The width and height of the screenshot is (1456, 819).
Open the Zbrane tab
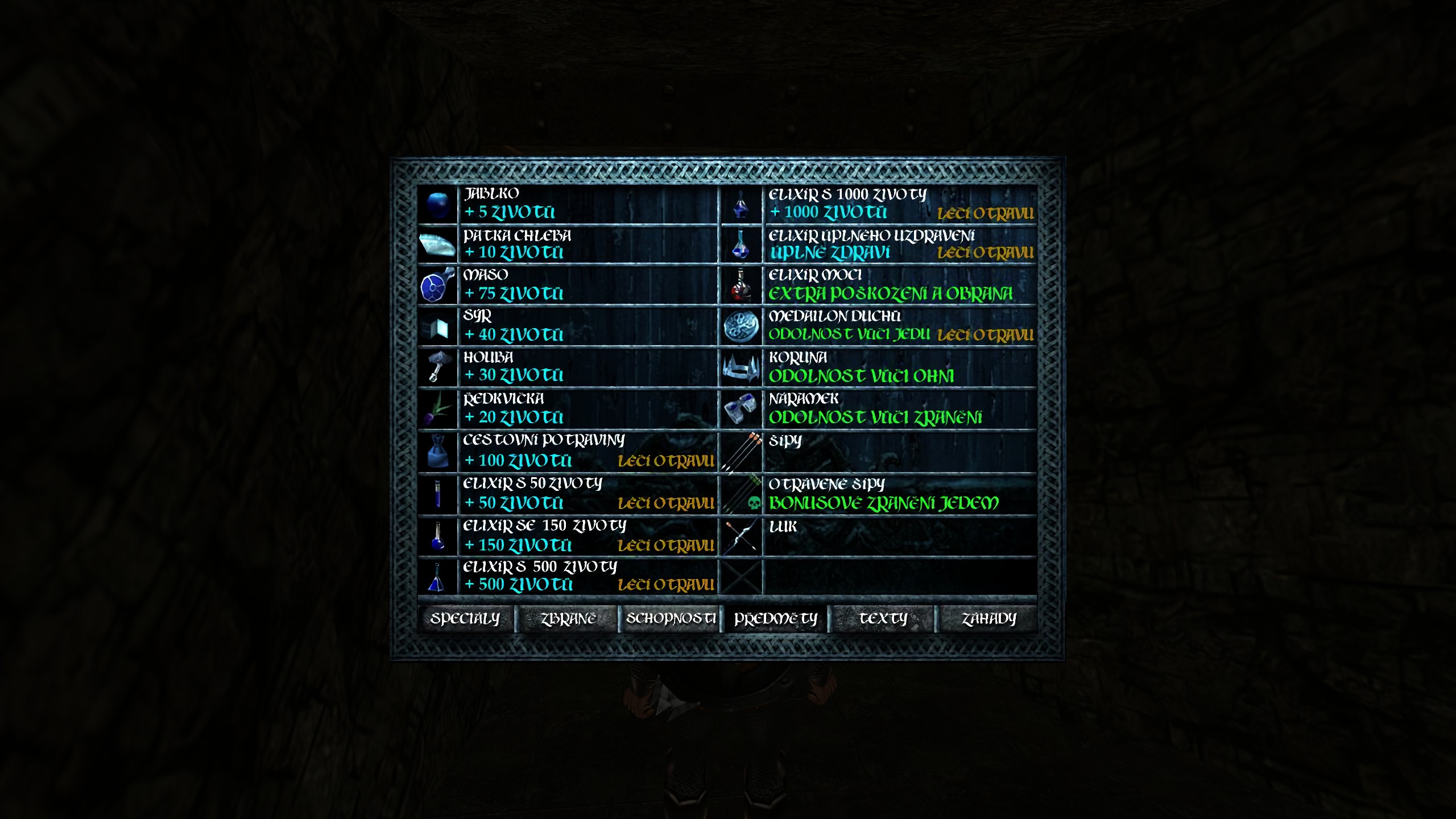[x=568, y=618]
